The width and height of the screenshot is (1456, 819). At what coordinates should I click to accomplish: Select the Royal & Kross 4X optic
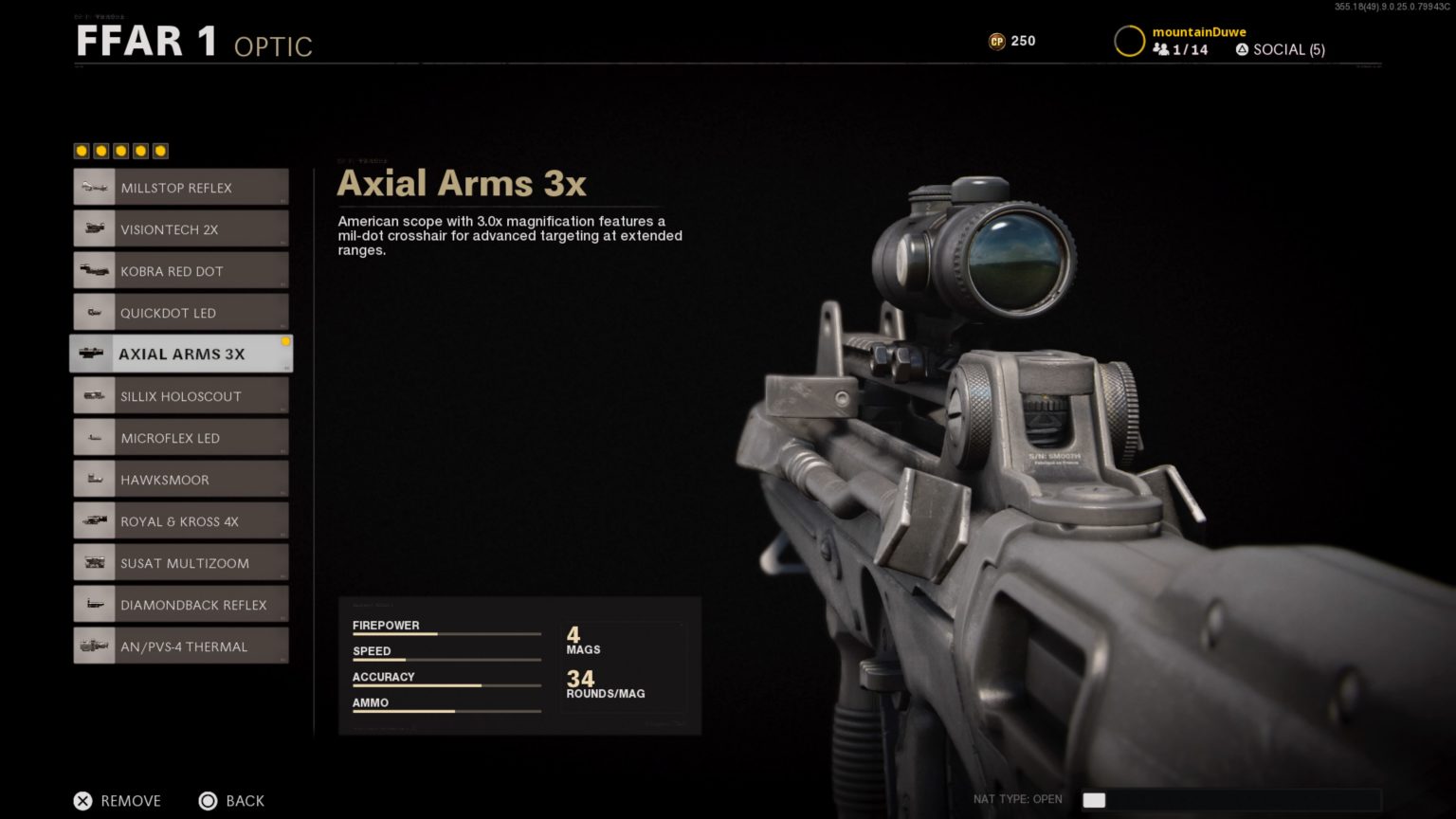180,520
